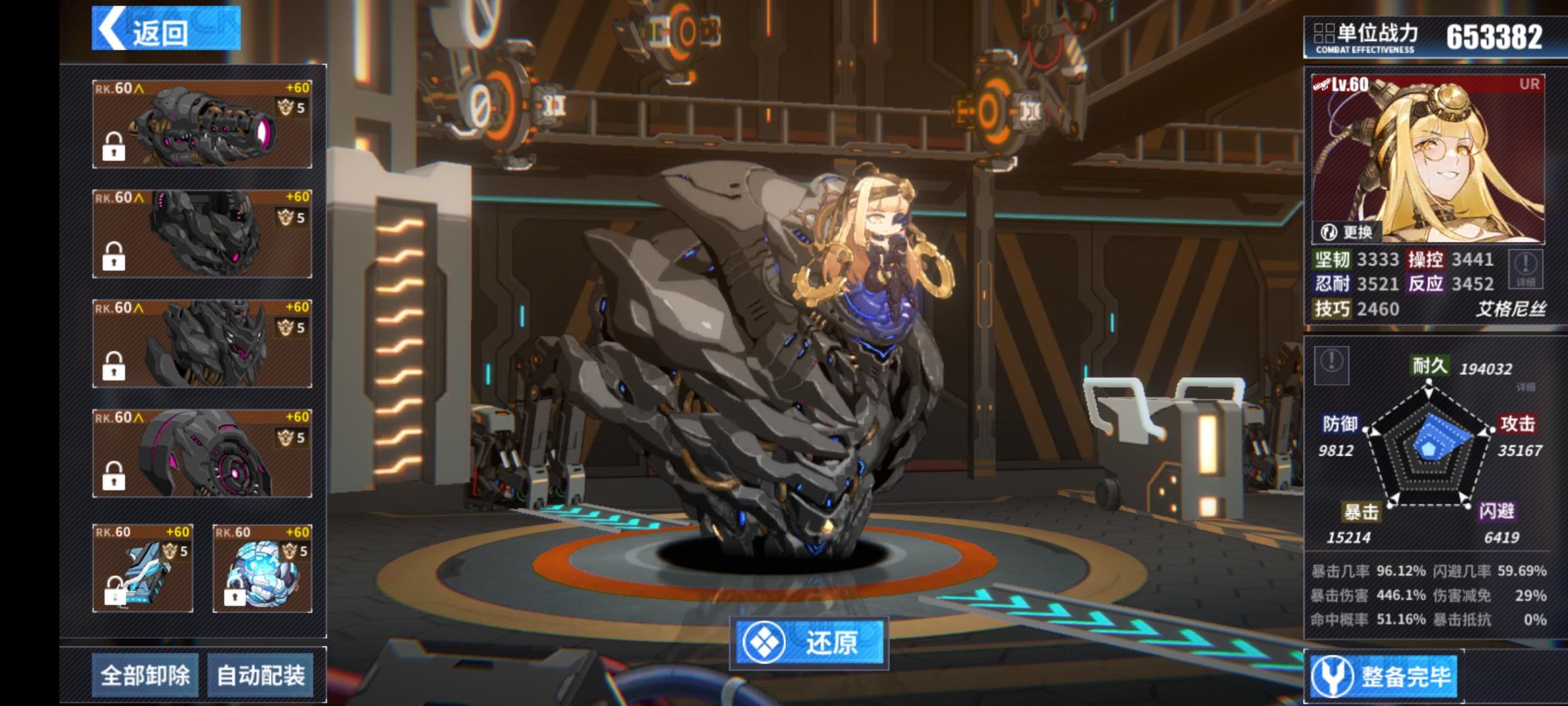Select the blue-white blade accessory slot

pos(142,568)
